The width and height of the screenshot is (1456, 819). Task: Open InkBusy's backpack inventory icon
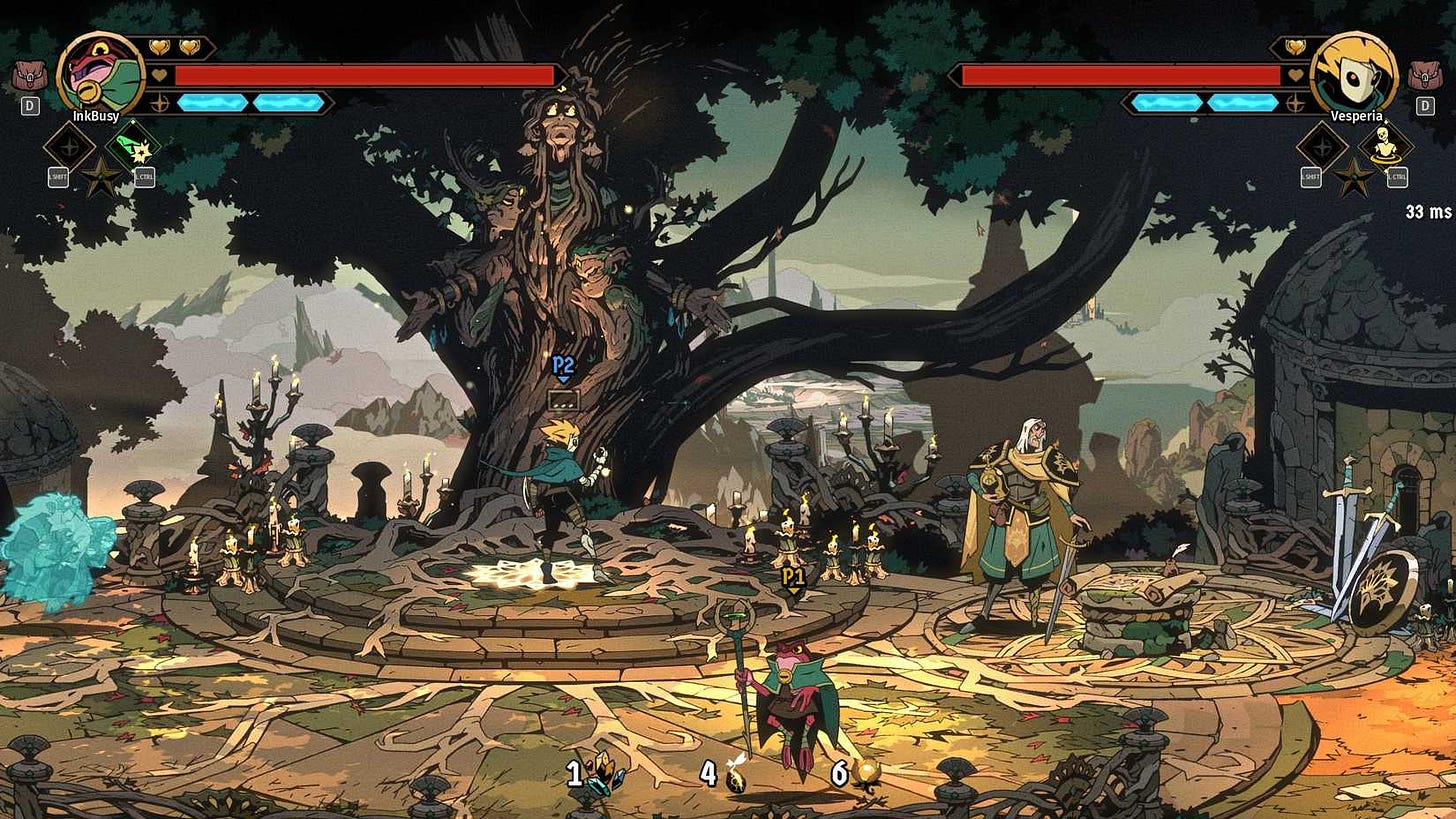click(31, 74)
